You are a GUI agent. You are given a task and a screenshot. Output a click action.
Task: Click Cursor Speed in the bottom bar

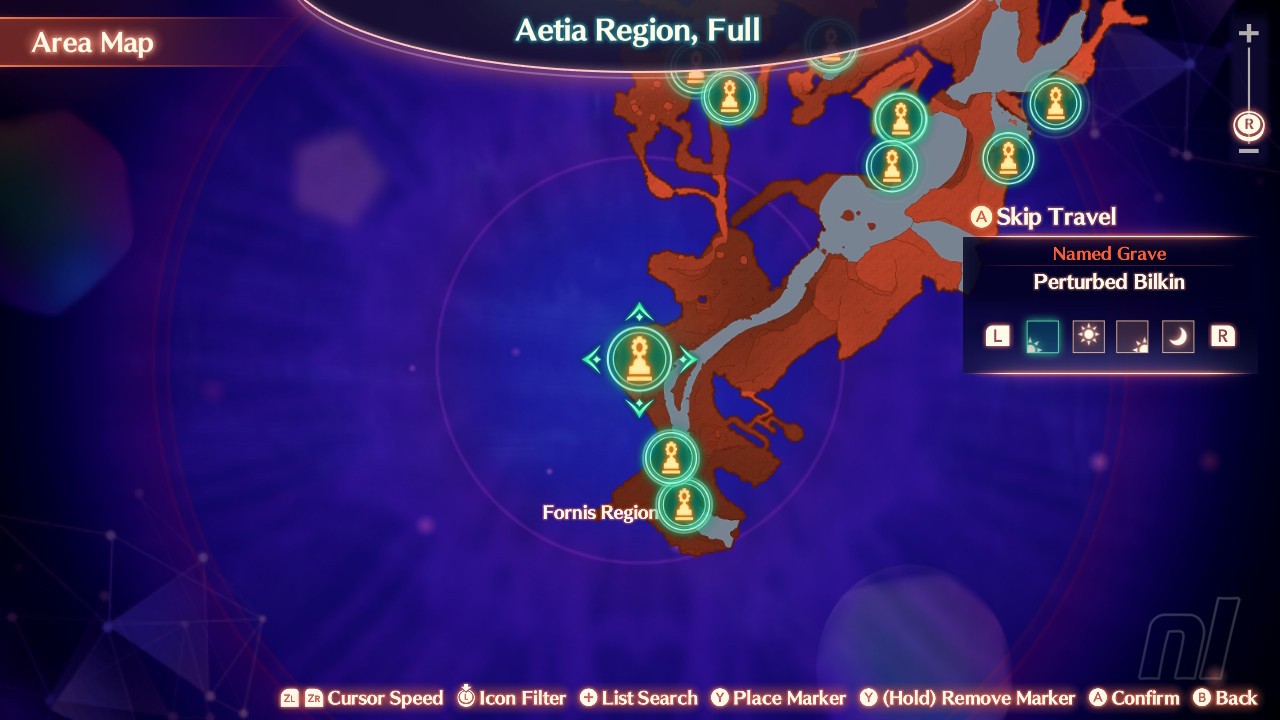[384, 698]
